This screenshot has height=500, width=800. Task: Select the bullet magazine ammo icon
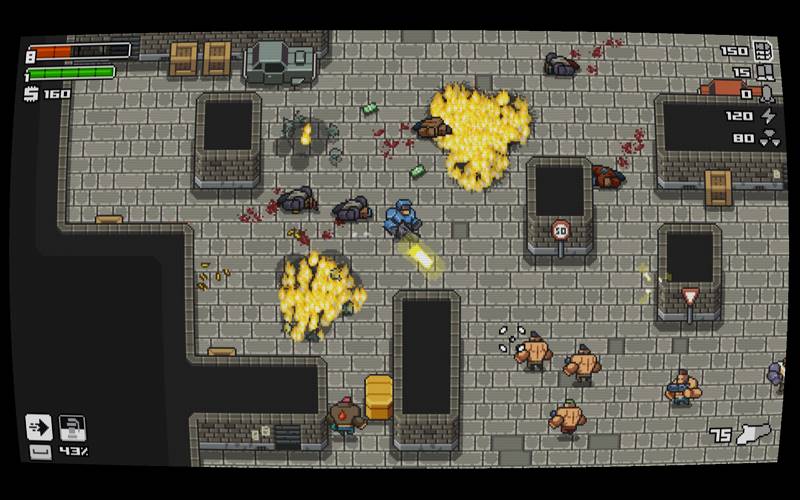point(763,50)
